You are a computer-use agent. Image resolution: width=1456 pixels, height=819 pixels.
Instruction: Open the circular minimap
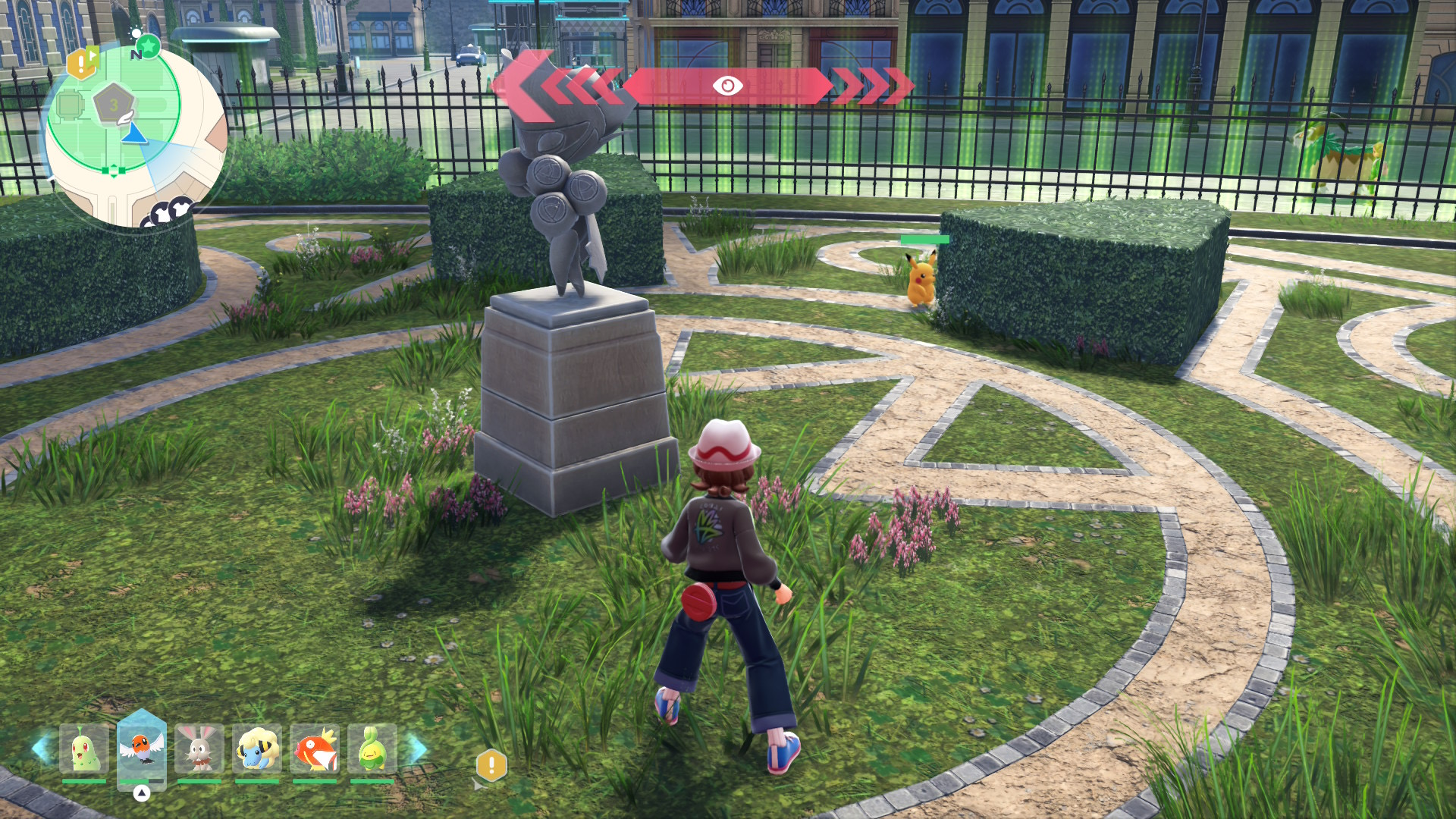(135, 136)
